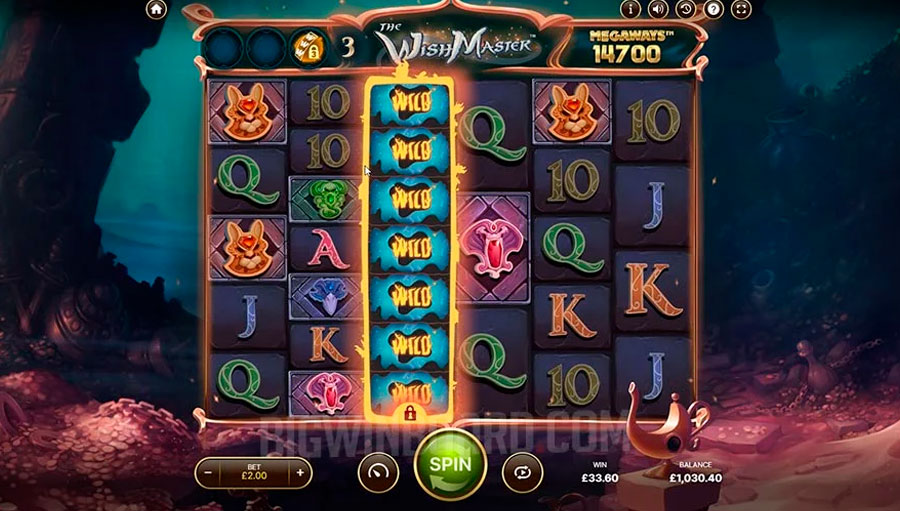
Task: Enter fullscreen mode
Action: point(741,10)
